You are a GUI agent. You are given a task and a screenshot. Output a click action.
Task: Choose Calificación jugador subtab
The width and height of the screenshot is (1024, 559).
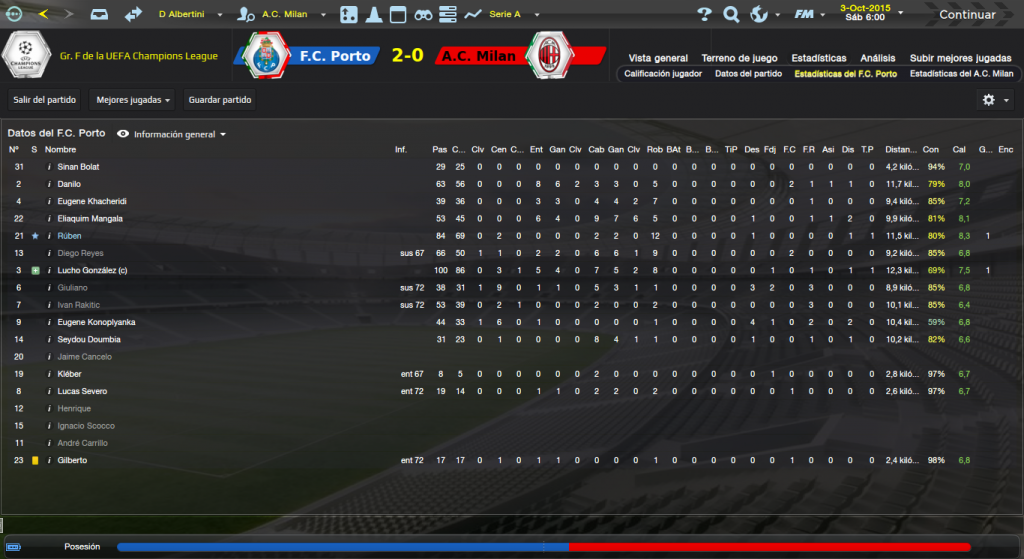click(x=663, y=74)
